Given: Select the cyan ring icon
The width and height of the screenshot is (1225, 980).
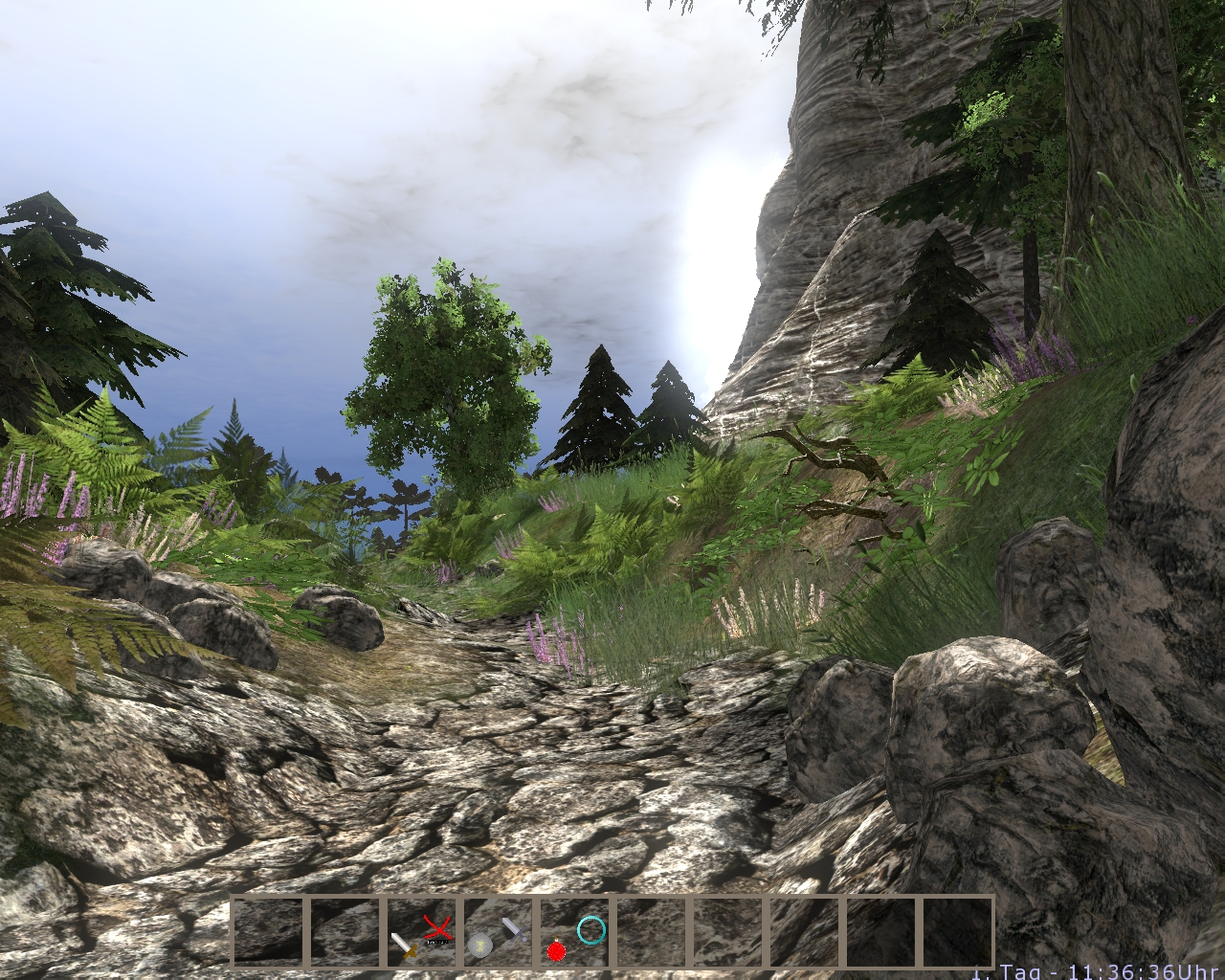Looking at the screenshot, I should tap(591, 928).
